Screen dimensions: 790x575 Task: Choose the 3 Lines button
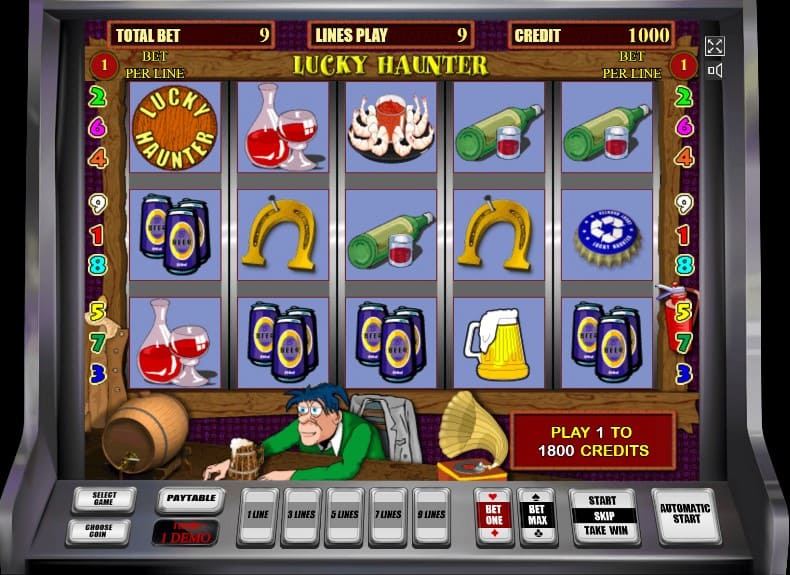coord(301,516)
